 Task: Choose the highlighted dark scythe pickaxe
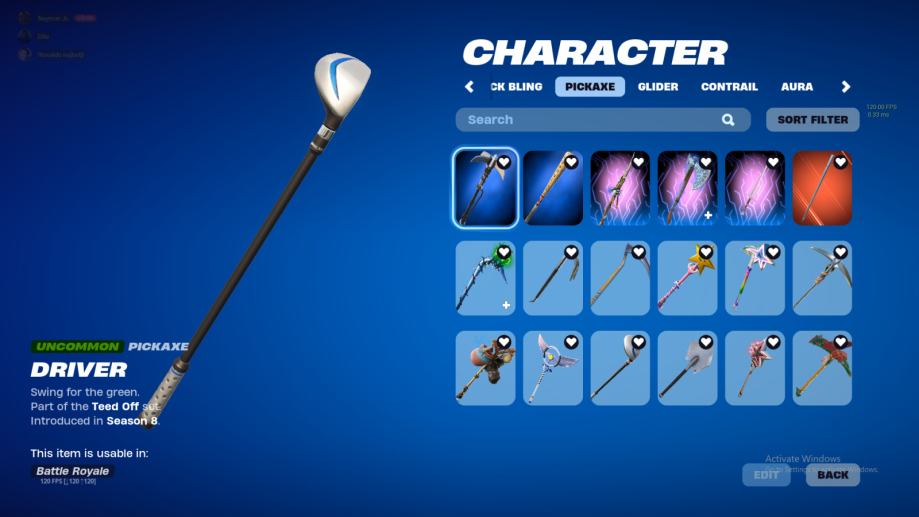click(x=485, y=188)
